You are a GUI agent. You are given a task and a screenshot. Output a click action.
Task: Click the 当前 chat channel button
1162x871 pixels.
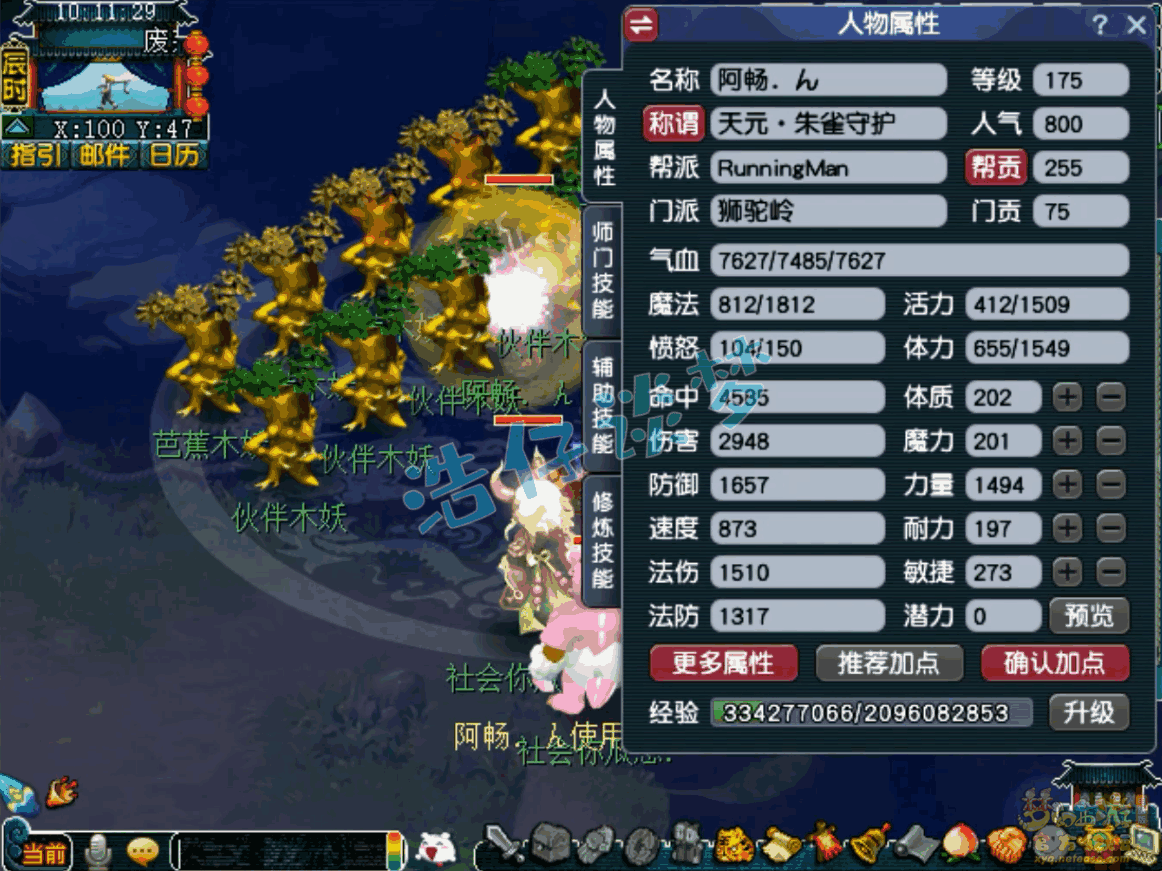pos(46,853)
